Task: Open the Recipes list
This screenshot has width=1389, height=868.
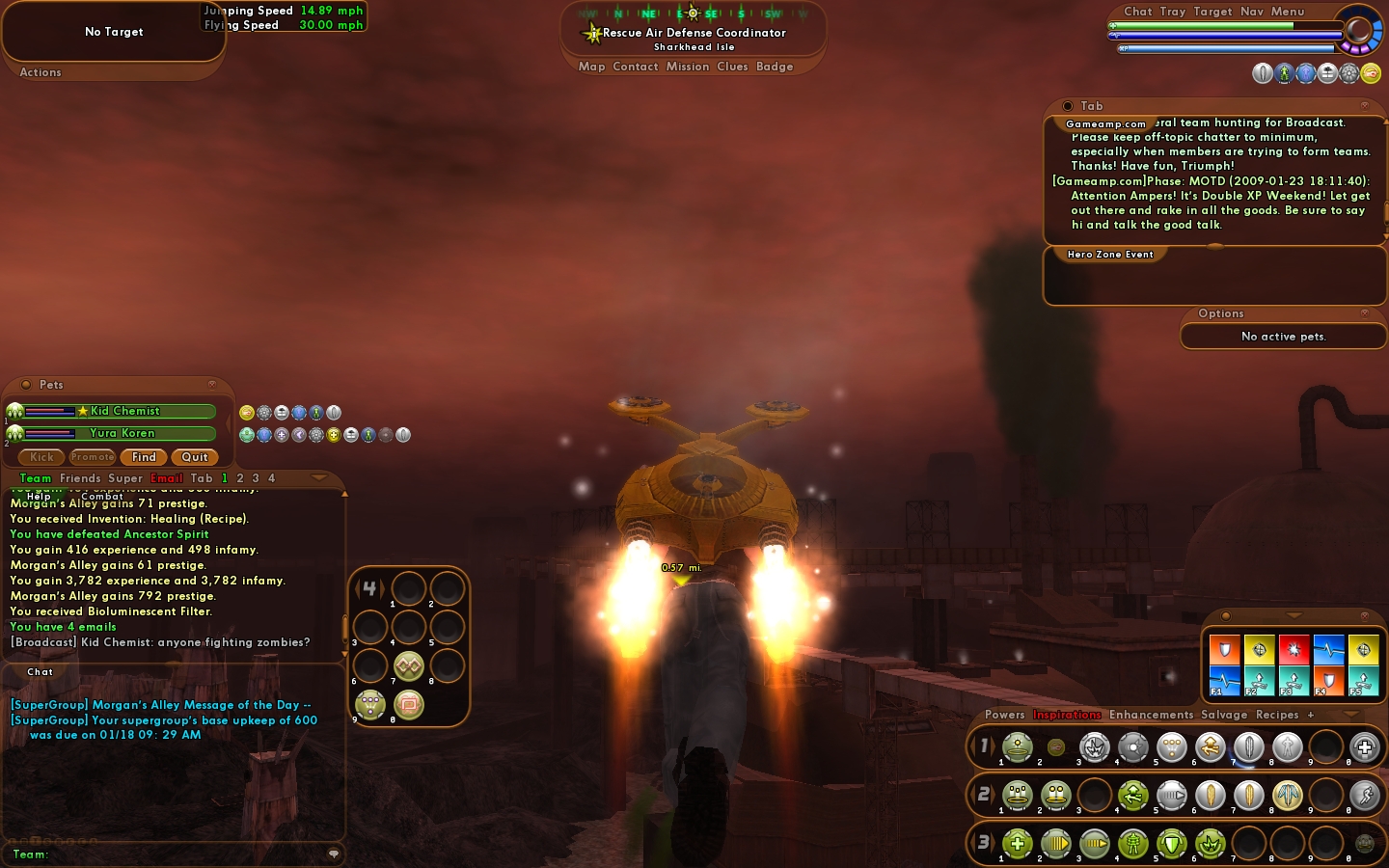Action: [1277, 715]
